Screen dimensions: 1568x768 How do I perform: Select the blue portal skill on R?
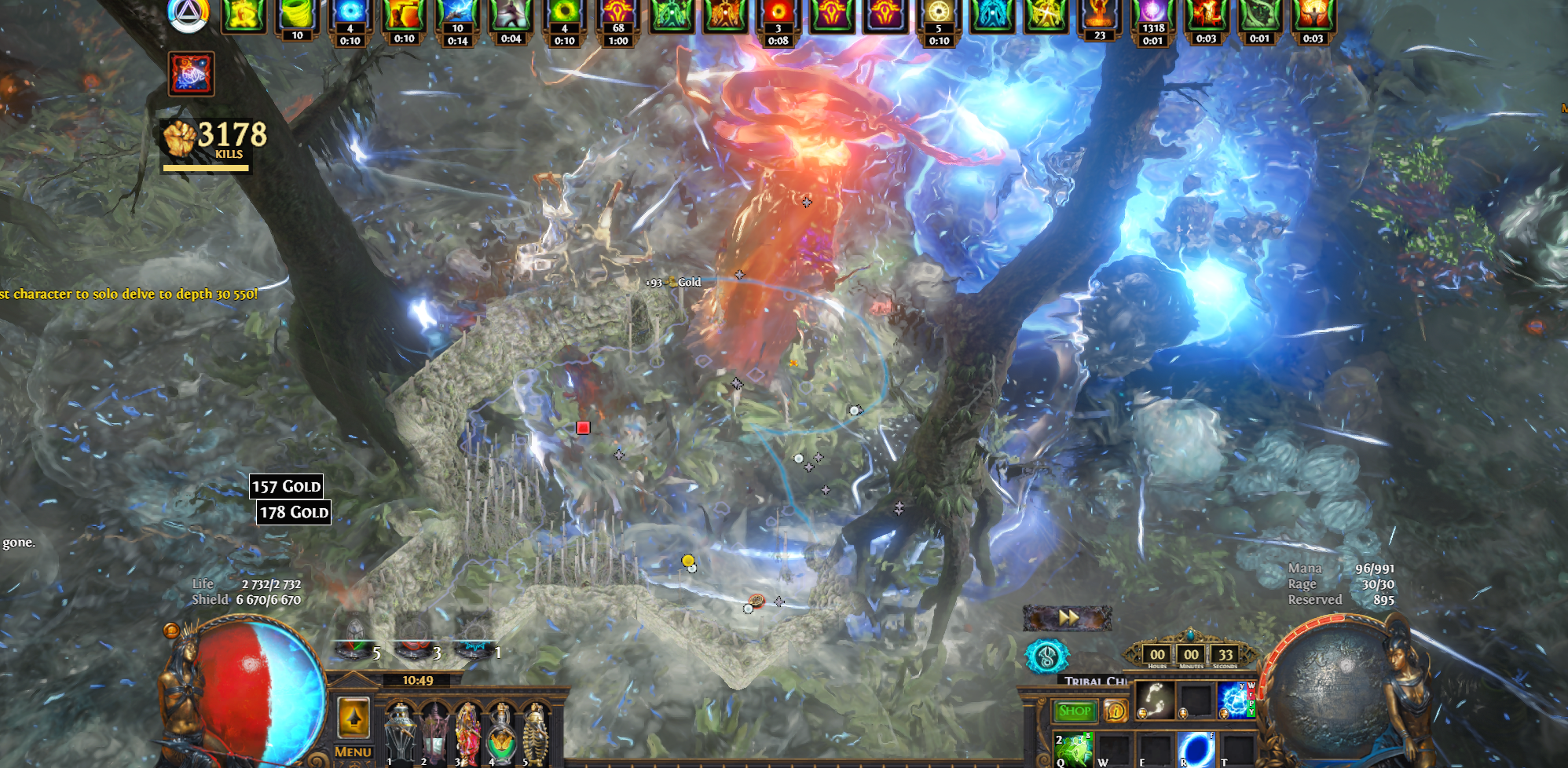coord(1195,749)
